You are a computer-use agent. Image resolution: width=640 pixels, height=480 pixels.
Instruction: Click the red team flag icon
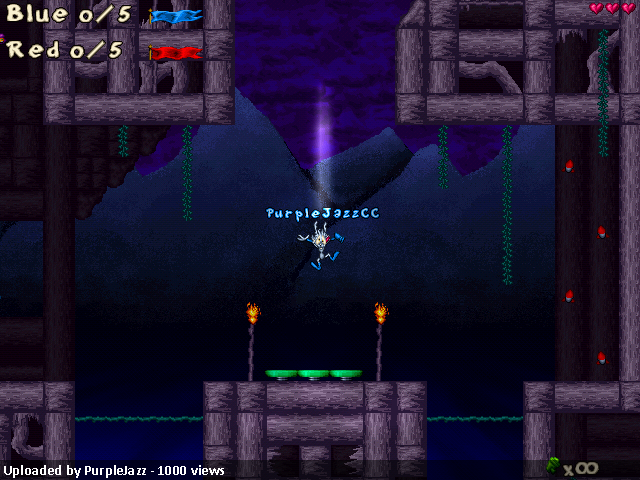point(175,52)
